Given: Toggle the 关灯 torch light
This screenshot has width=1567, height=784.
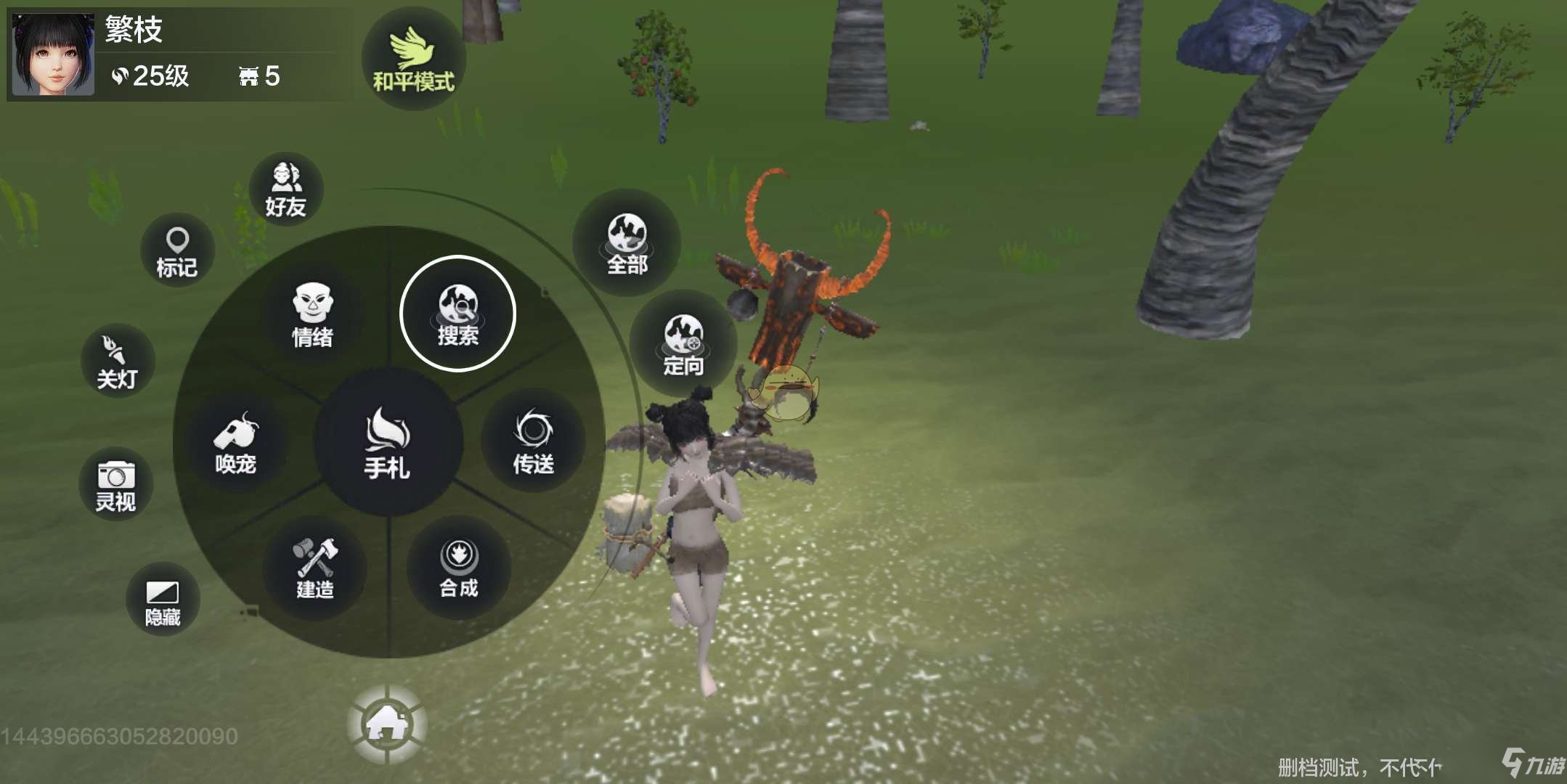Looking at the screenshot, I should 117,362.
